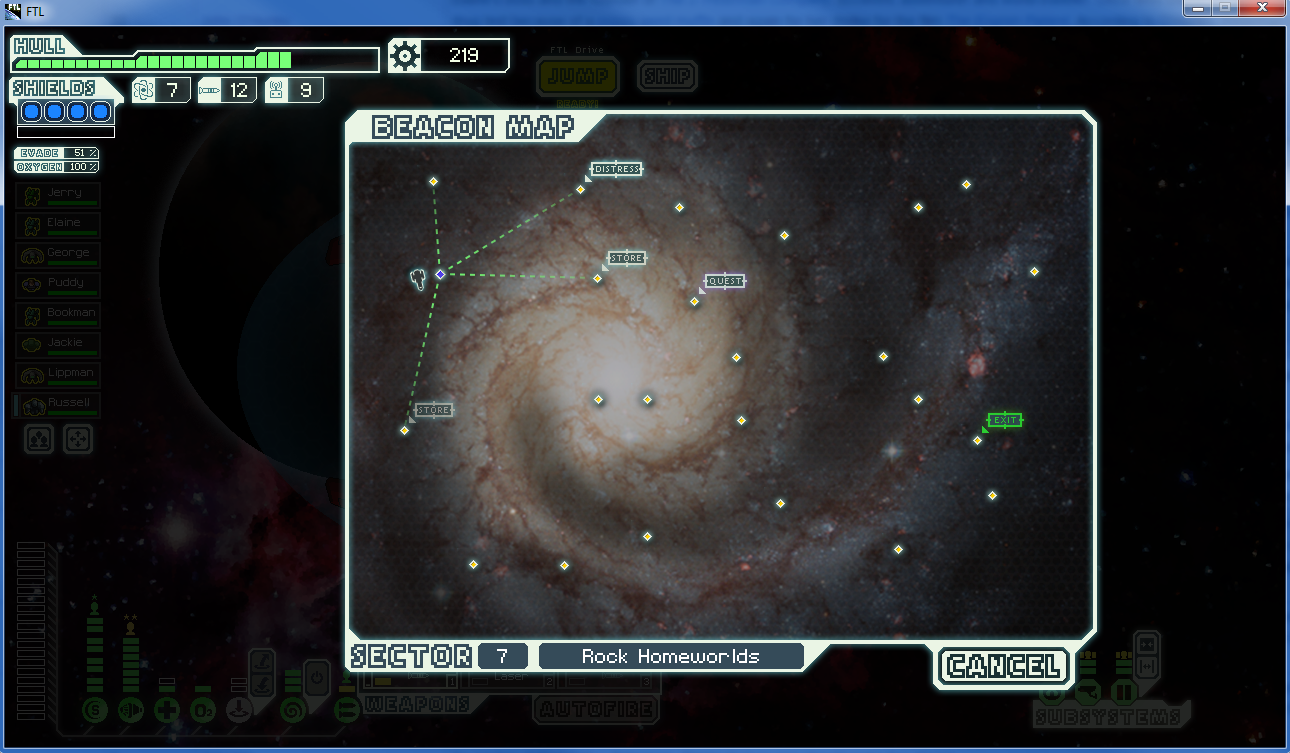Open the Ship upgrades screen

click(x=667, y=76)
